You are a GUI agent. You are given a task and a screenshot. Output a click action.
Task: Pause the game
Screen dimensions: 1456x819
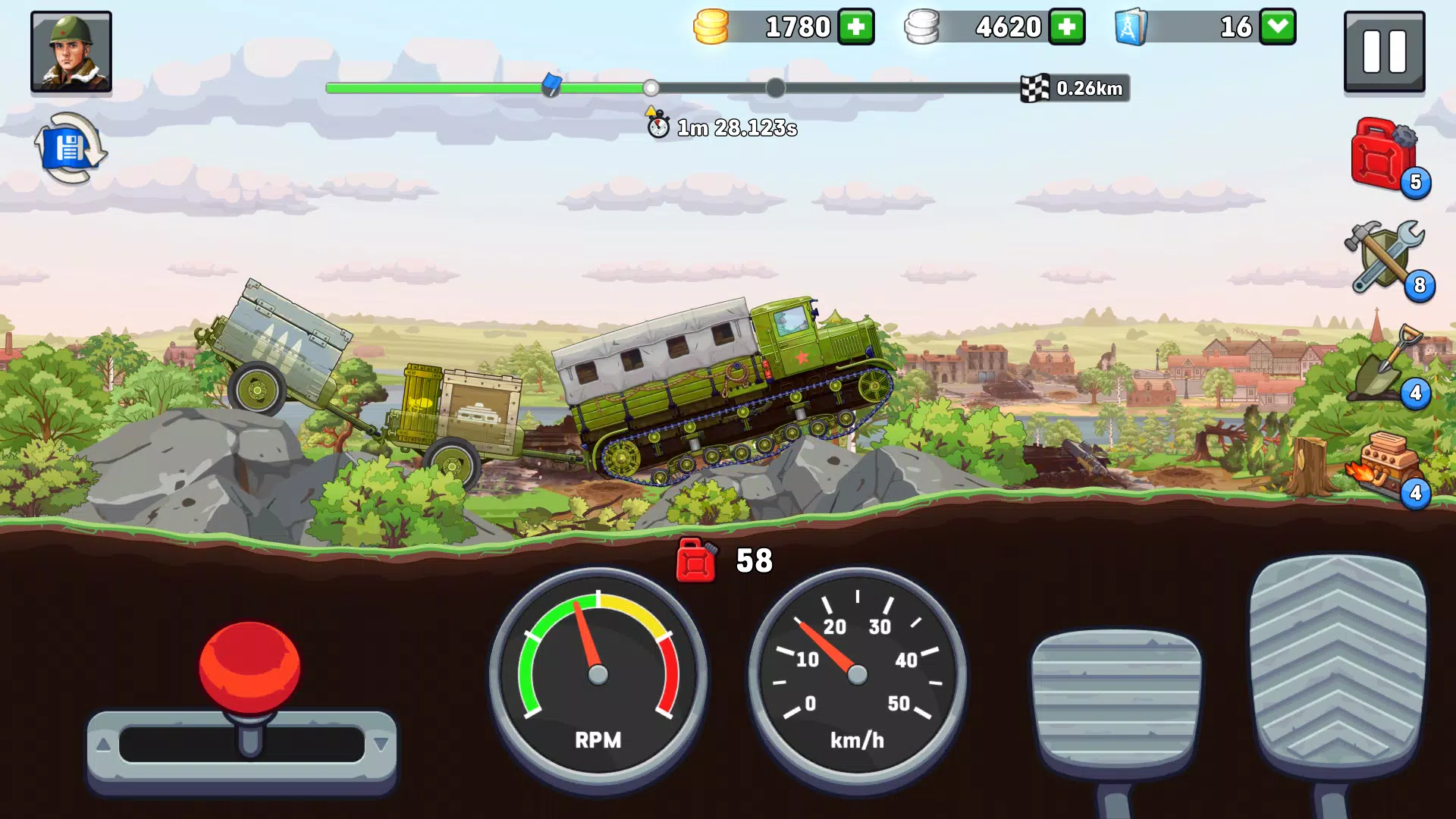point(1385,52)
